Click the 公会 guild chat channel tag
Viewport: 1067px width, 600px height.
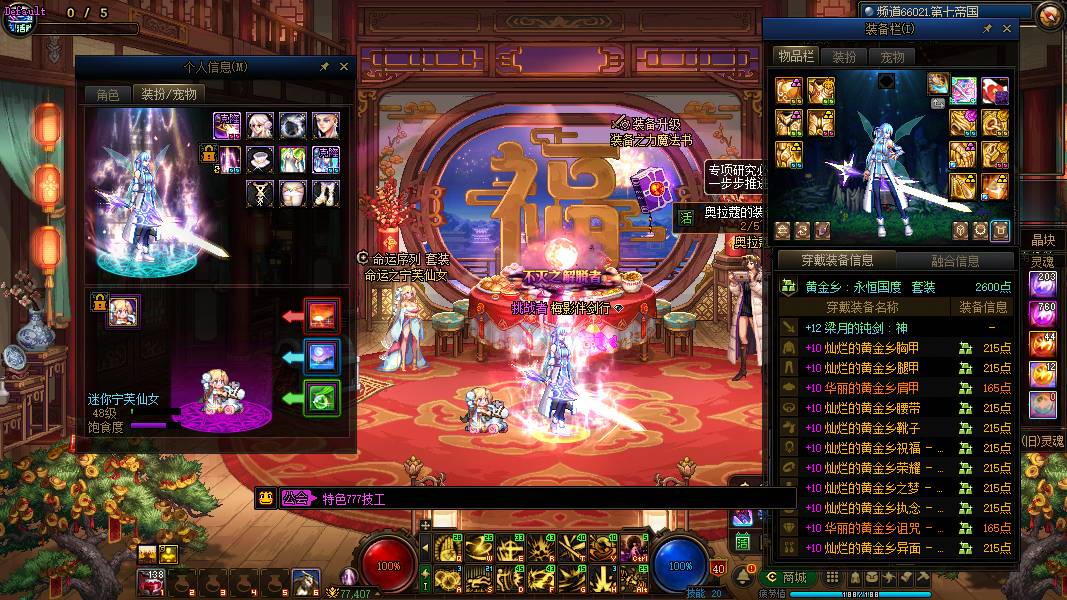[x=295, y=498]
